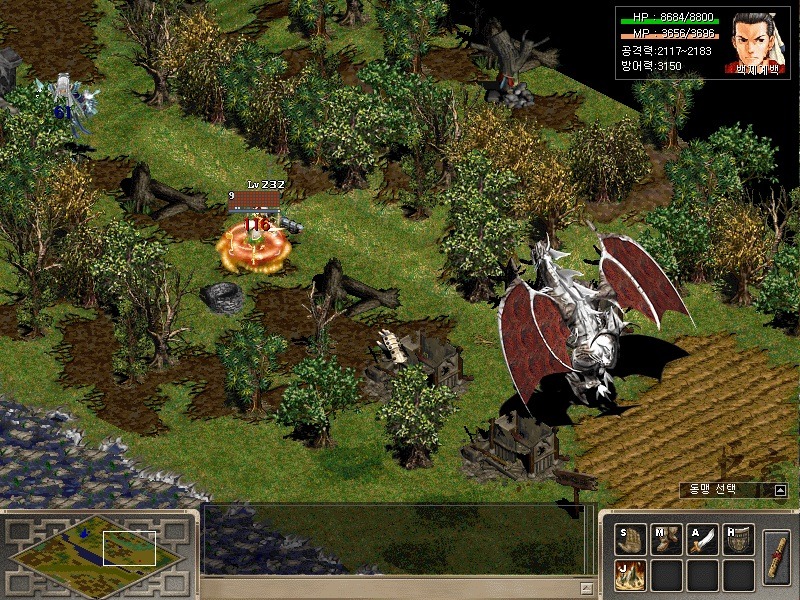Open the scroll button in the command panel
This screenshot has height=600, width=800.
pyautogui.click(x=776, y=557)
